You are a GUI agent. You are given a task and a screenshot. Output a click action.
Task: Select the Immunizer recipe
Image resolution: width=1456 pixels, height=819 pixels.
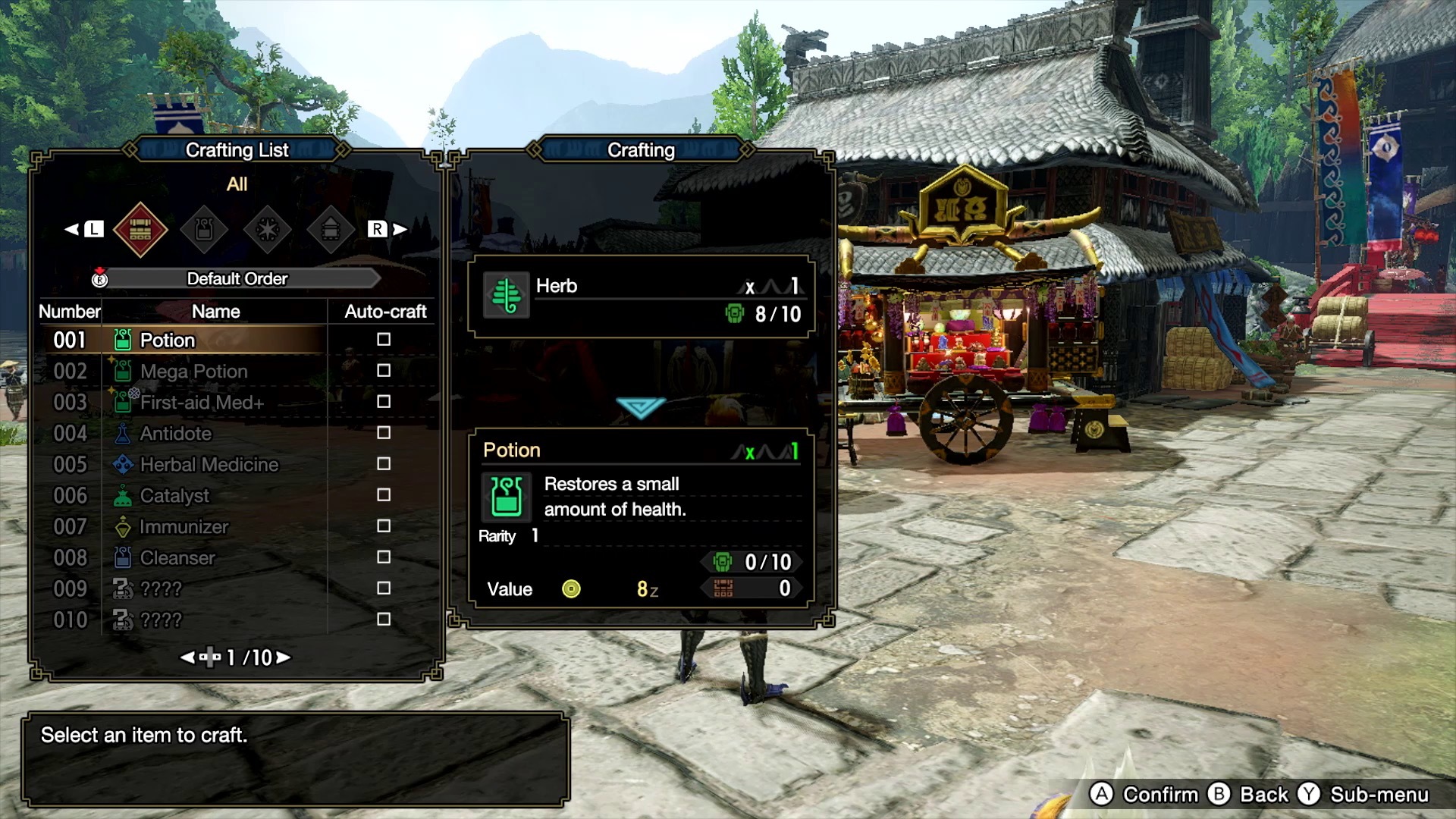184,526
